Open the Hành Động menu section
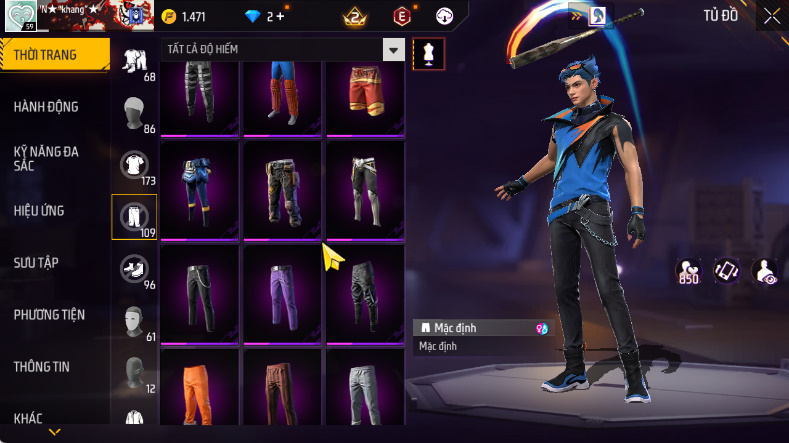The height and width of the screenshot is (443, 789). pos(47,107)
